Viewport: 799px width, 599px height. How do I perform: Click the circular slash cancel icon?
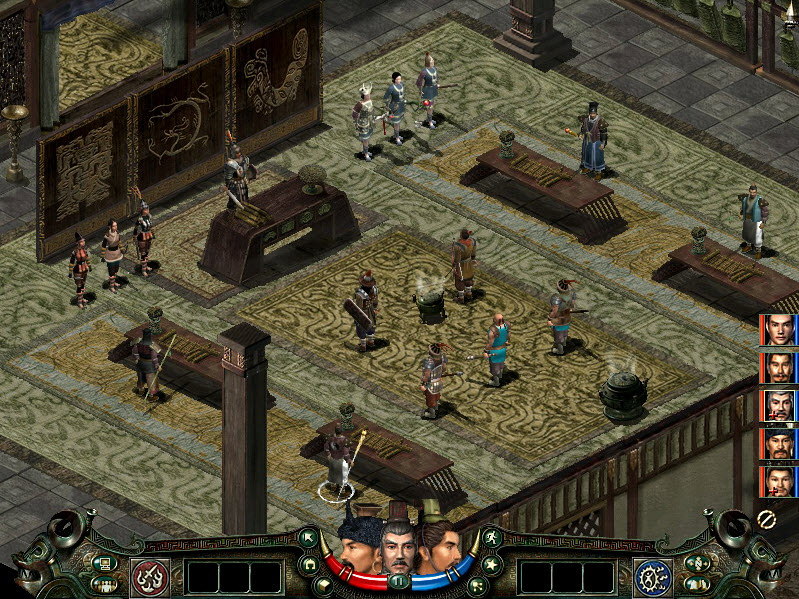[767, 519]
